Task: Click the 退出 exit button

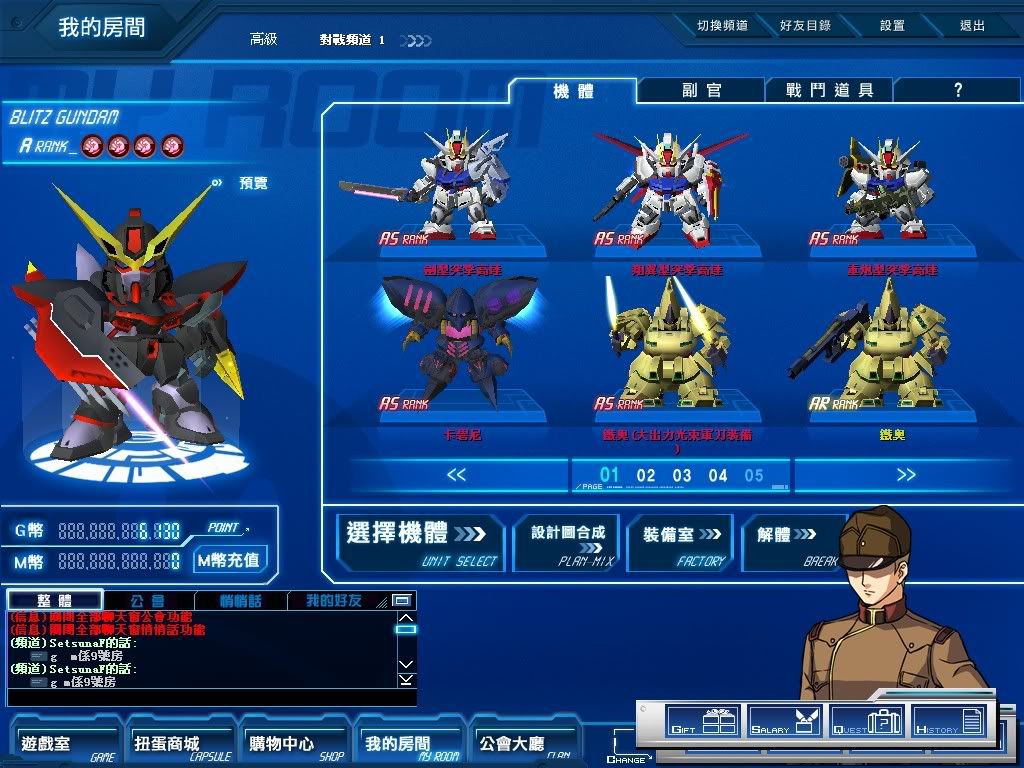Action: (972, 26)
